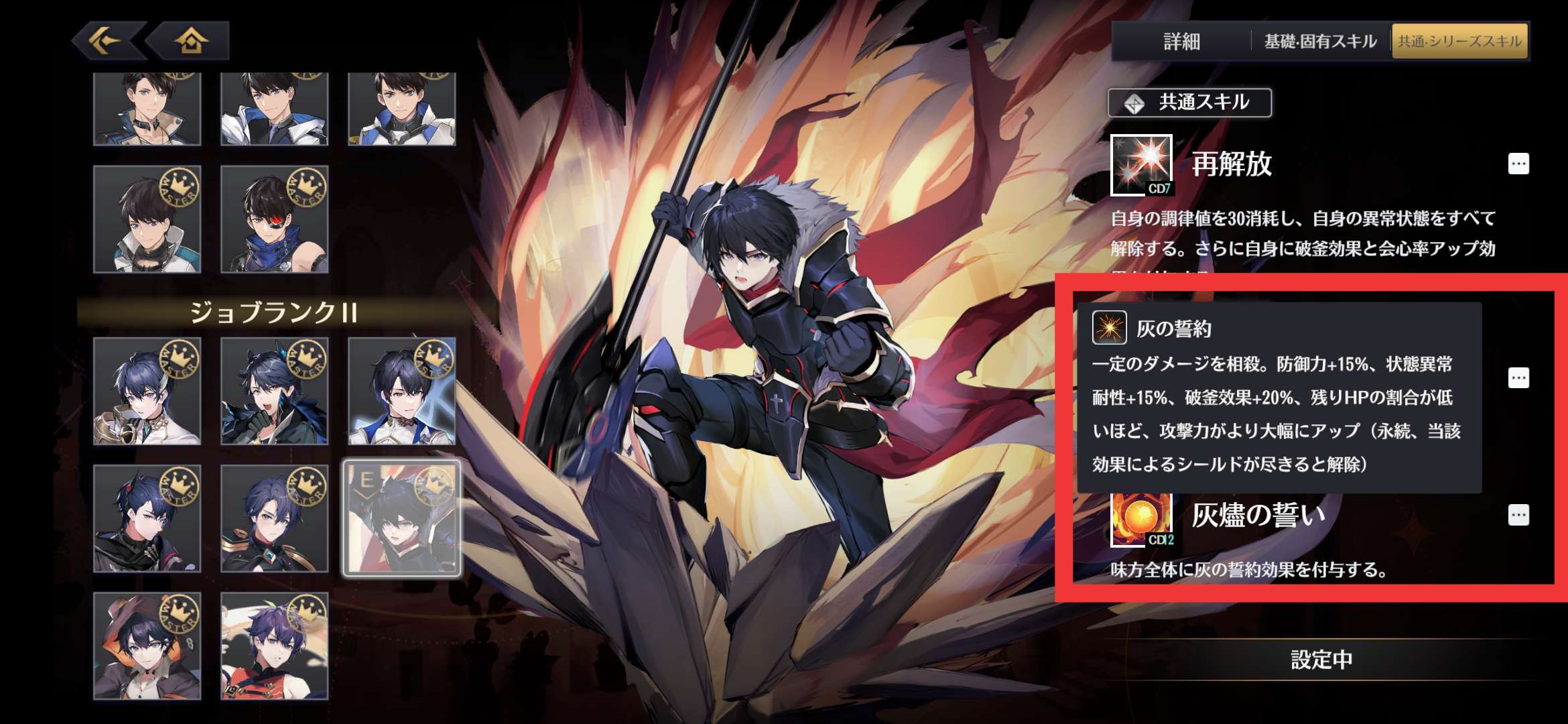Viewport: 1568px width, 724px height.
Task: Return to the home screen
Action: coord(191,41)
